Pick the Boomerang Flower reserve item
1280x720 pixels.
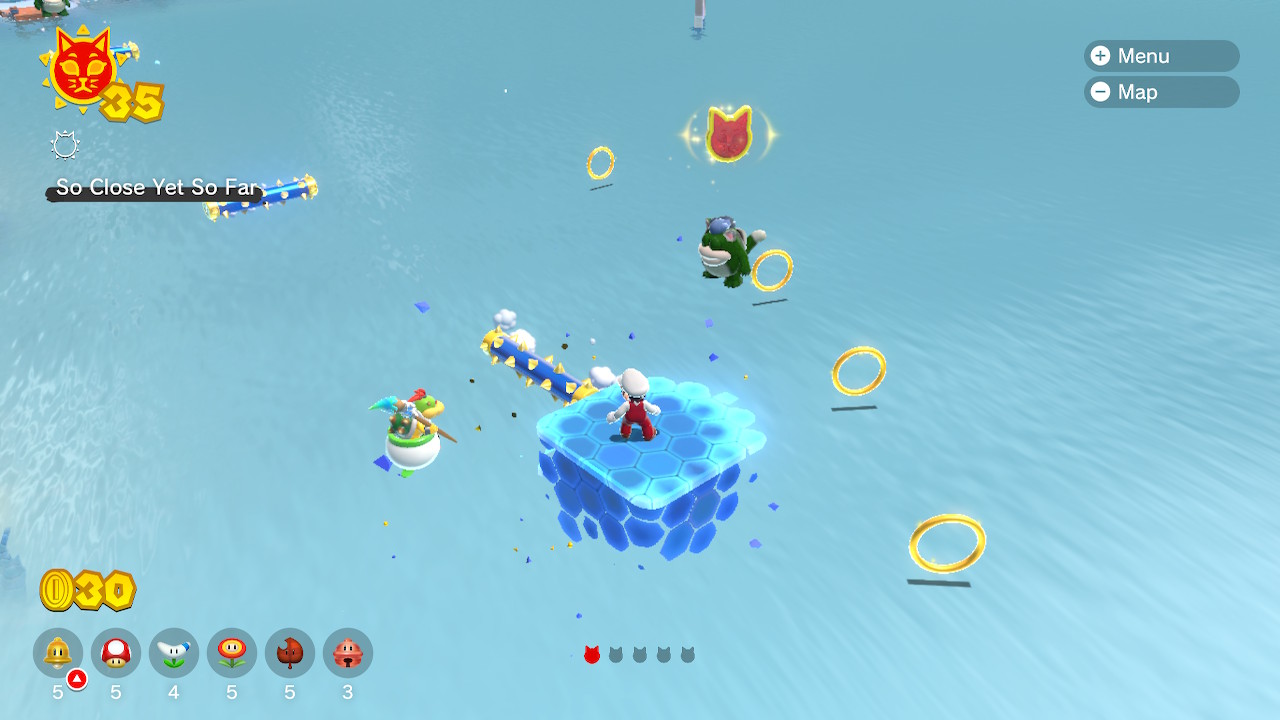click(x=174, y=653)
